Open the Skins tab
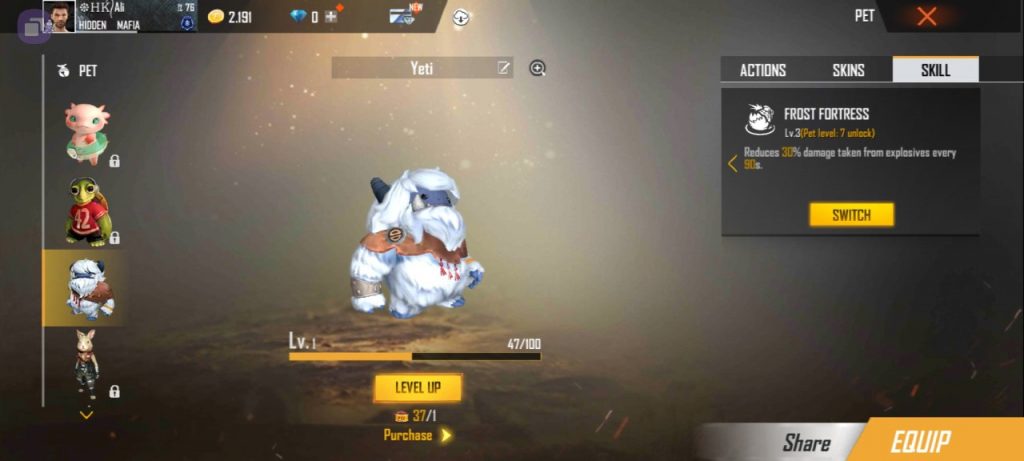This screenshot has width=1024, height=461. (848, 70)
